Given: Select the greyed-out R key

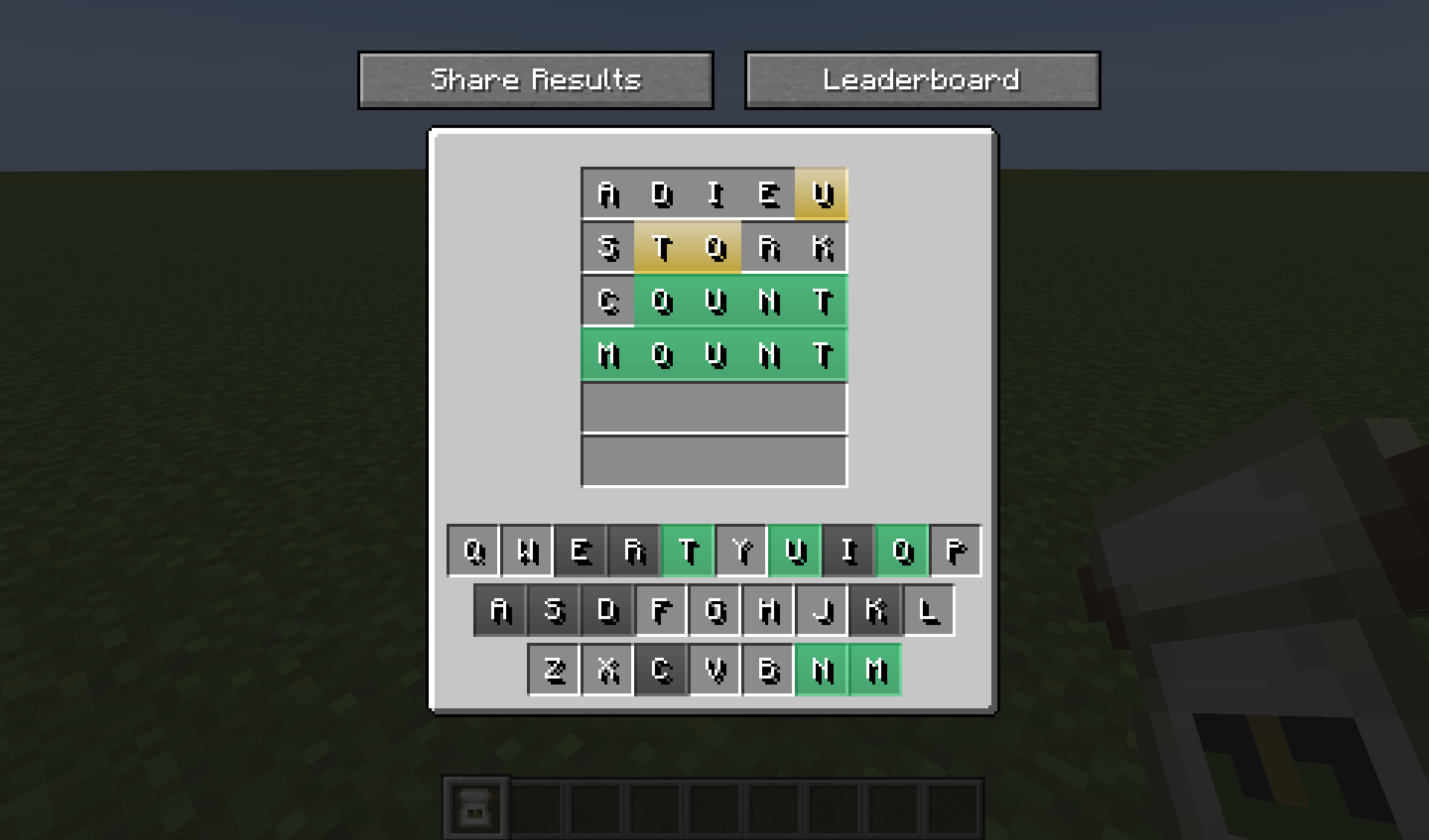Looking at the screenshot, I should coord(634,551).
